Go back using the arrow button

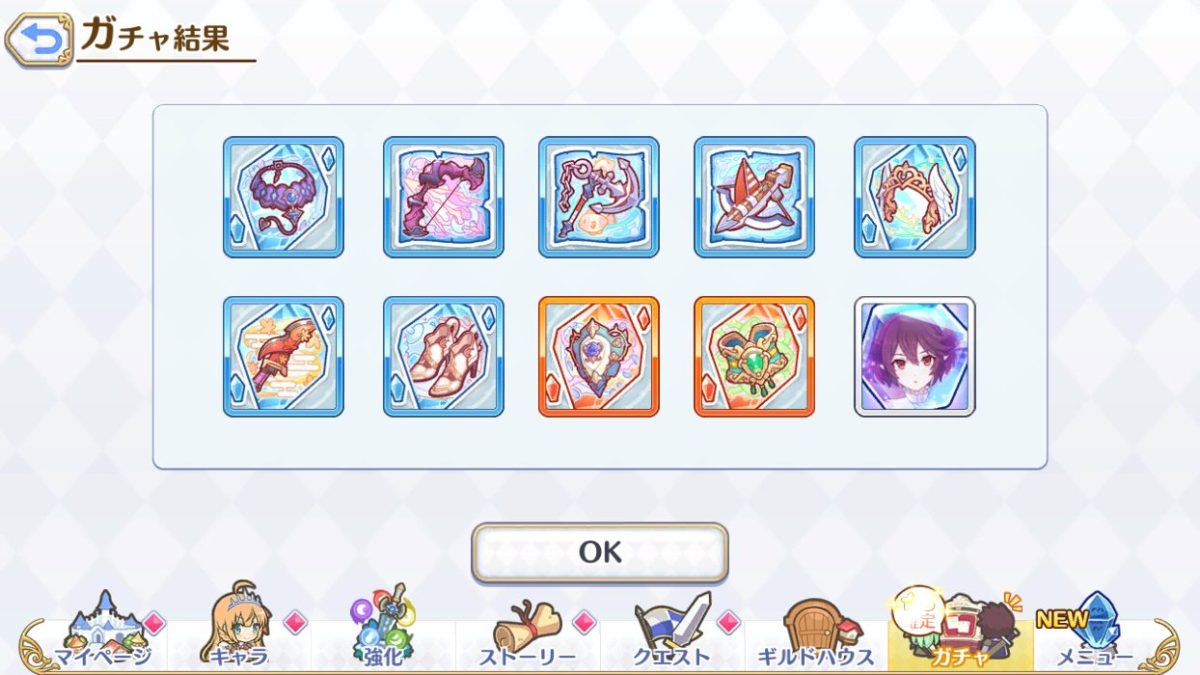(x=39, y=39)
